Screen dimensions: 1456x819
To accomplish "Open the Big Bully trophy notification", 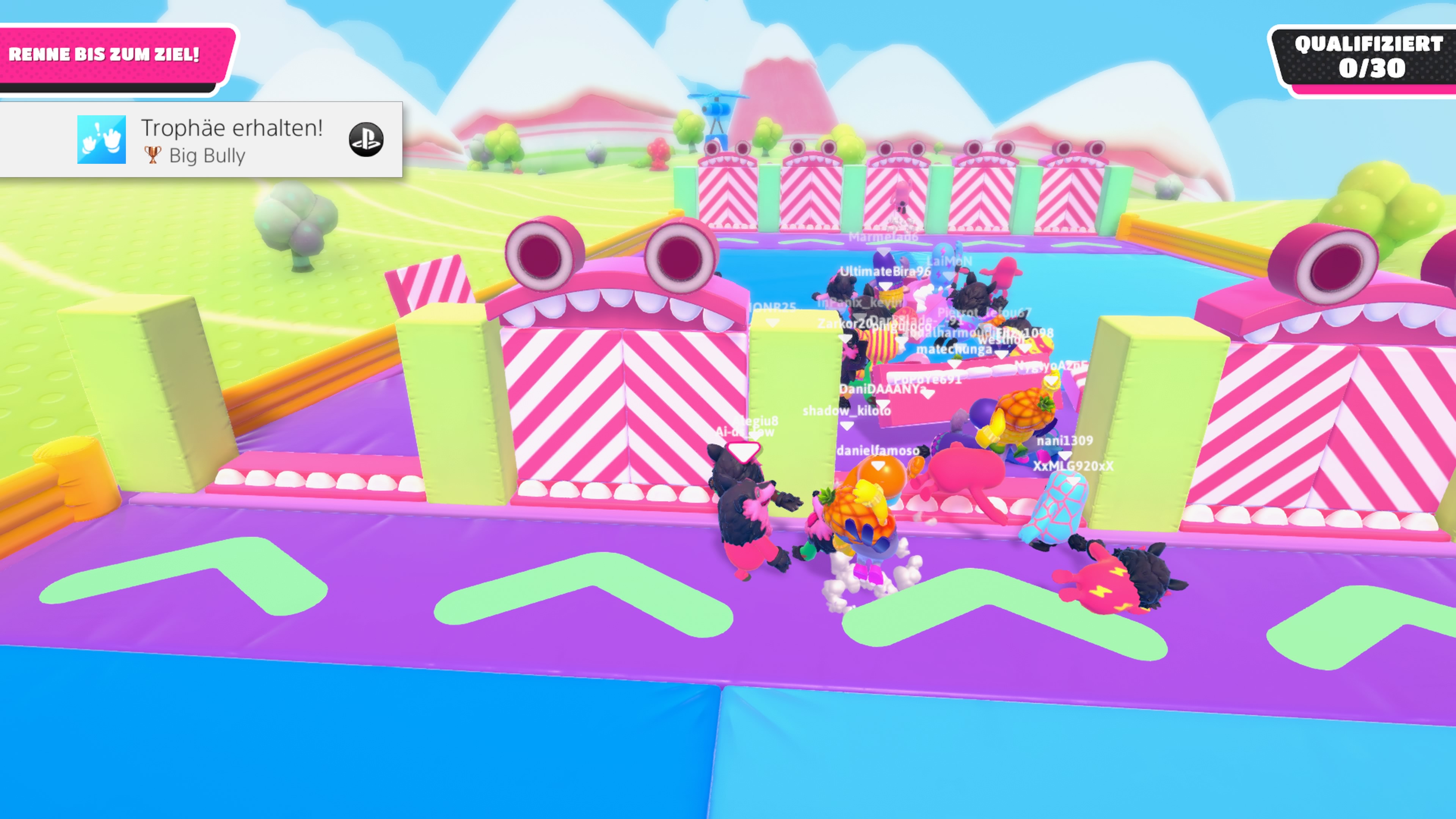I will click(232, 140).
